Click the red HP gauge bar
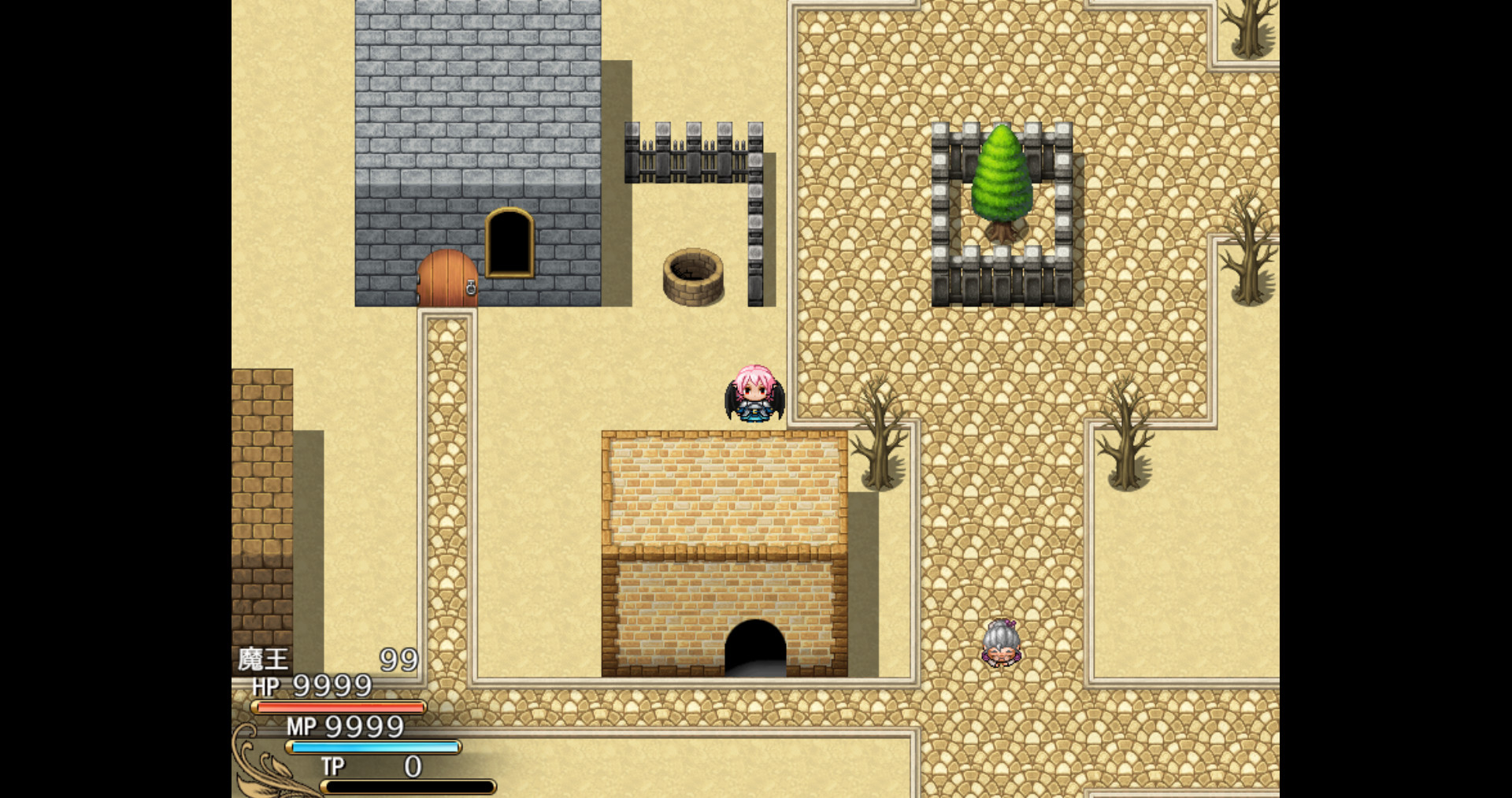This screenshot has height=798, width=1512. click(x=339, y=708)
